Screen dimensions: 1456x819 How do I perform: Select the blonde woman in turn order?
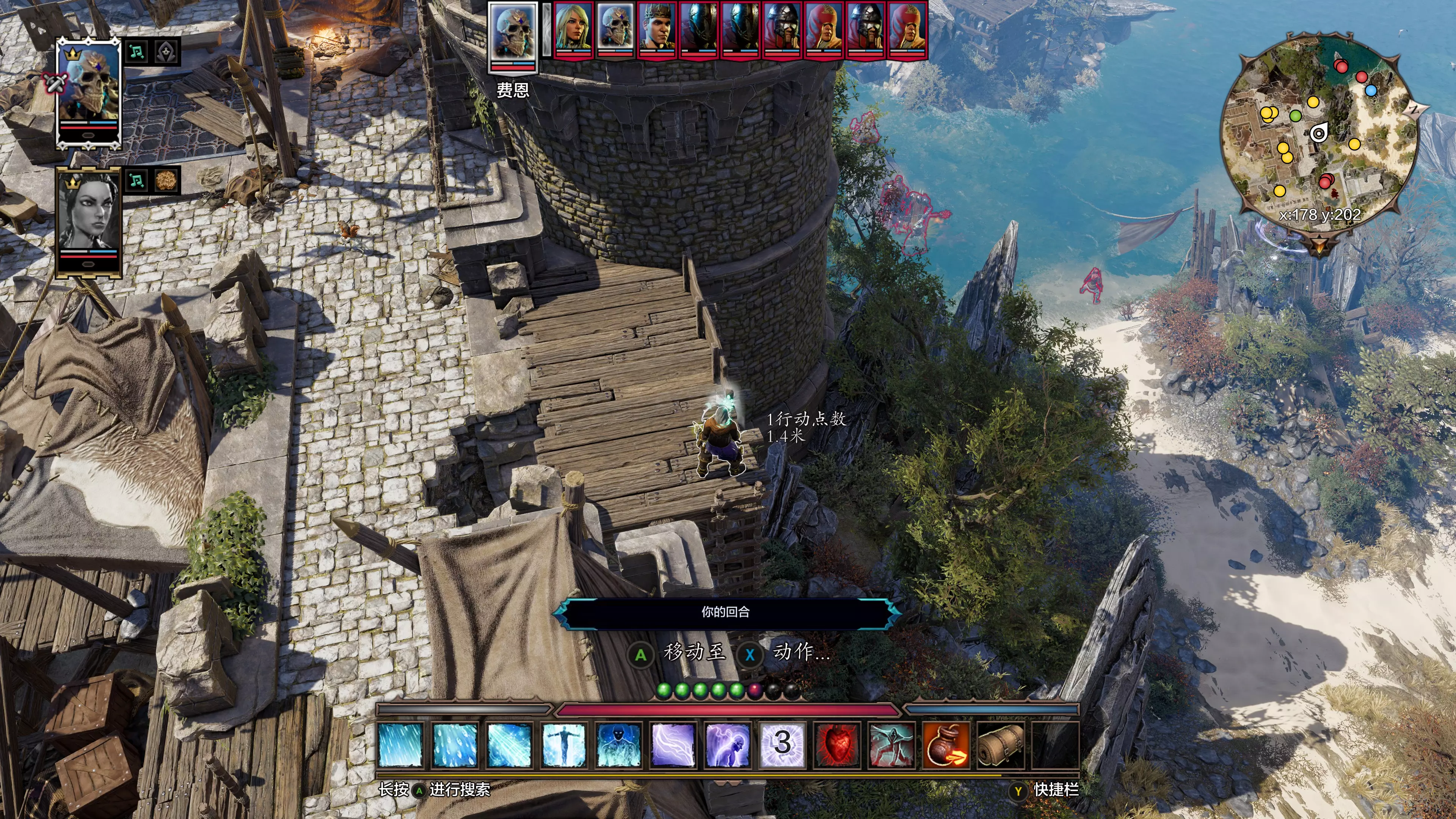573,30
